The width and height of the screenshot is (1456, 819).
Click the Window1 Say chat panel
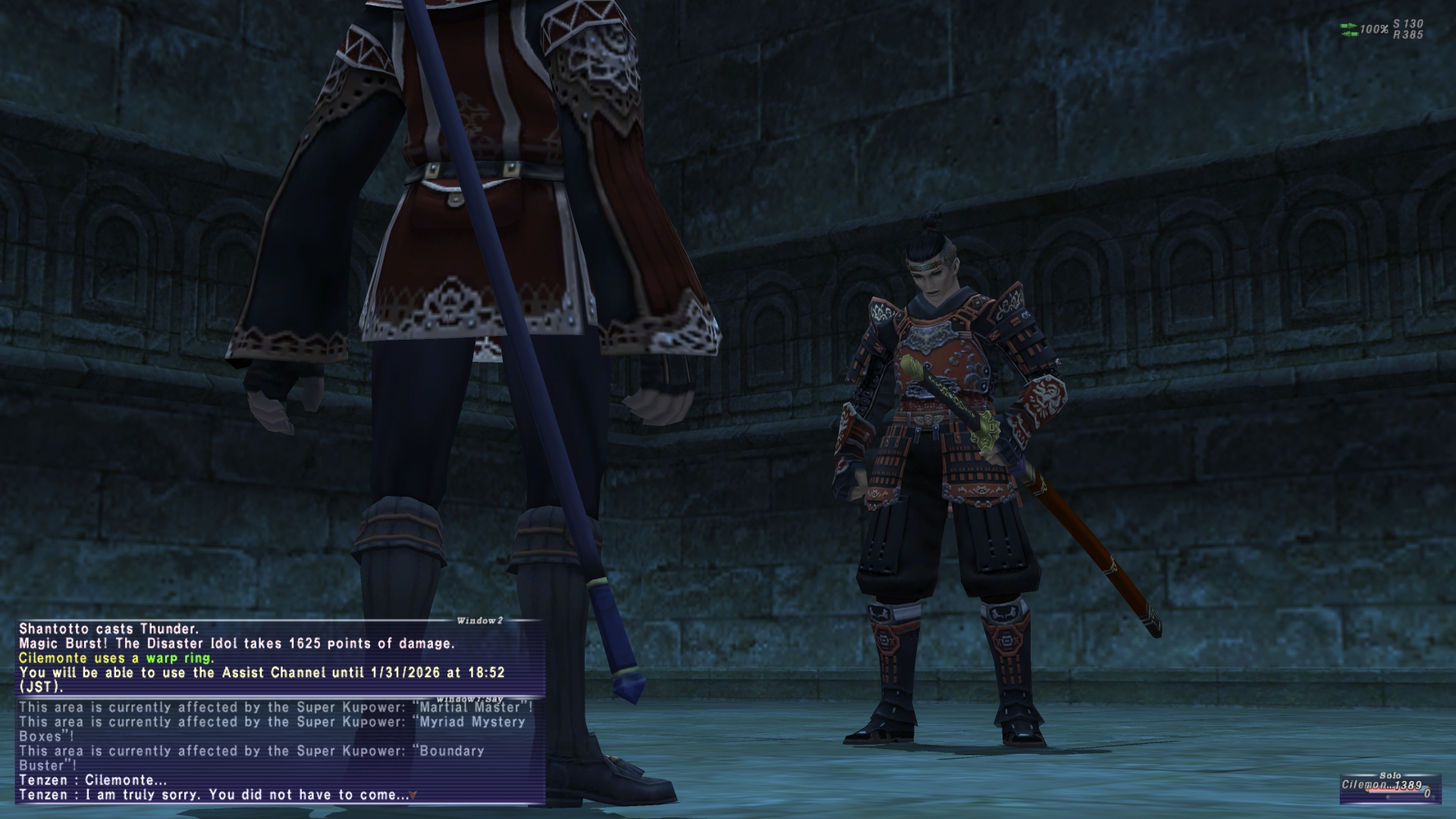click(x=279, y=751)
